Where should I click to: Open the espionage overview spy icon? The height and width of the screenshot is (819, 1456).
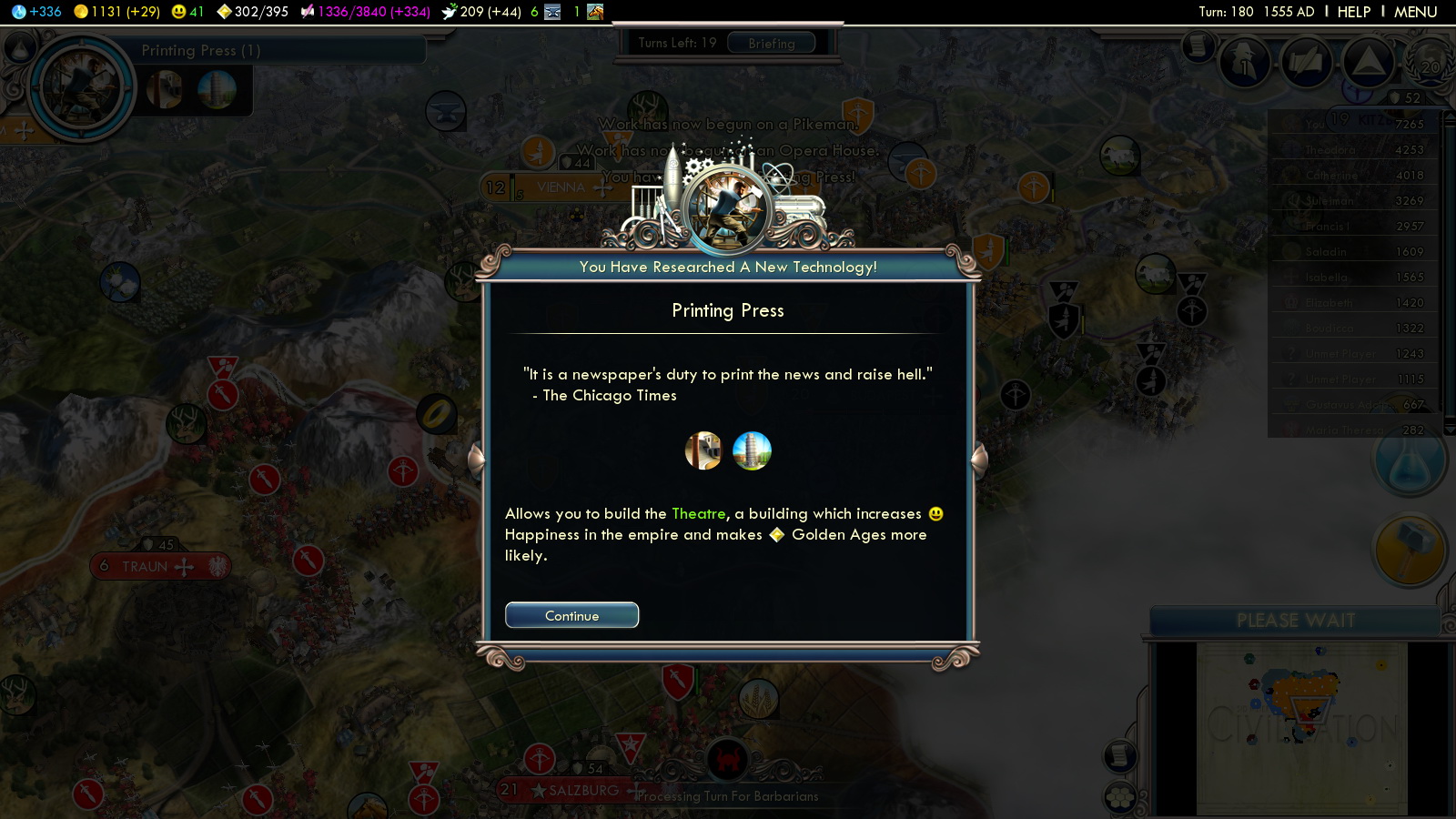point(1244,64)
